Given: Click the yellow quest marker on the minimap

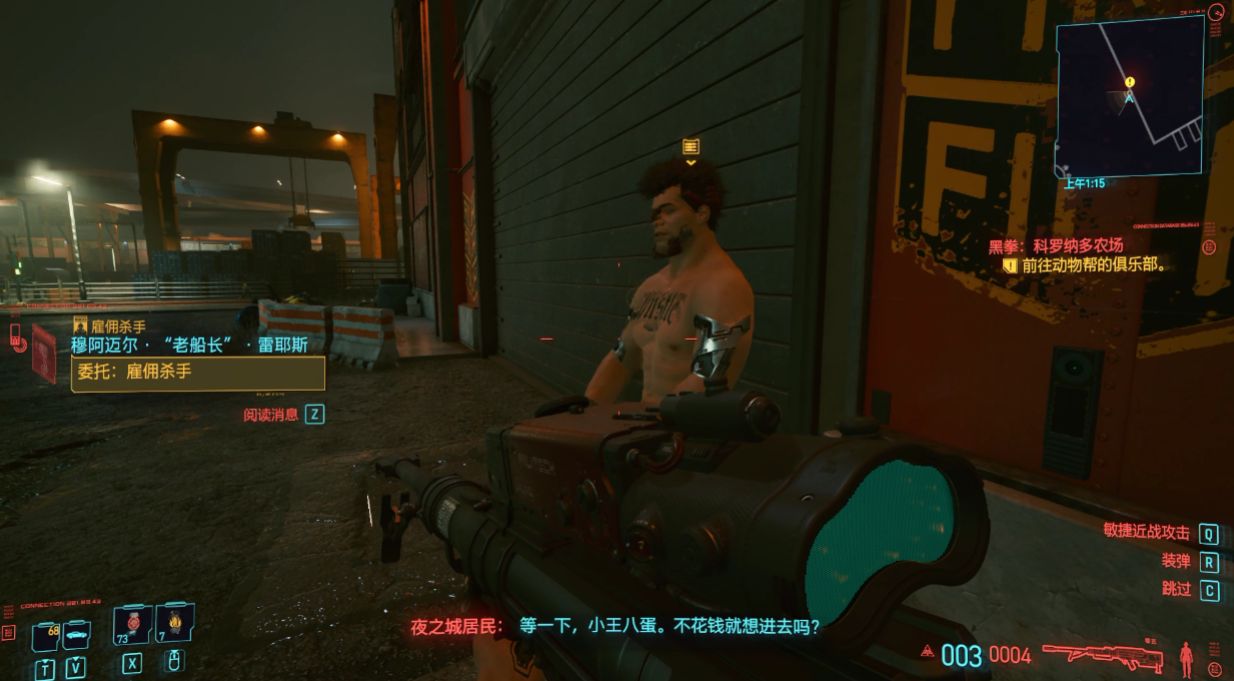Looking at the screenshot, I should [x=1130, y=82].
